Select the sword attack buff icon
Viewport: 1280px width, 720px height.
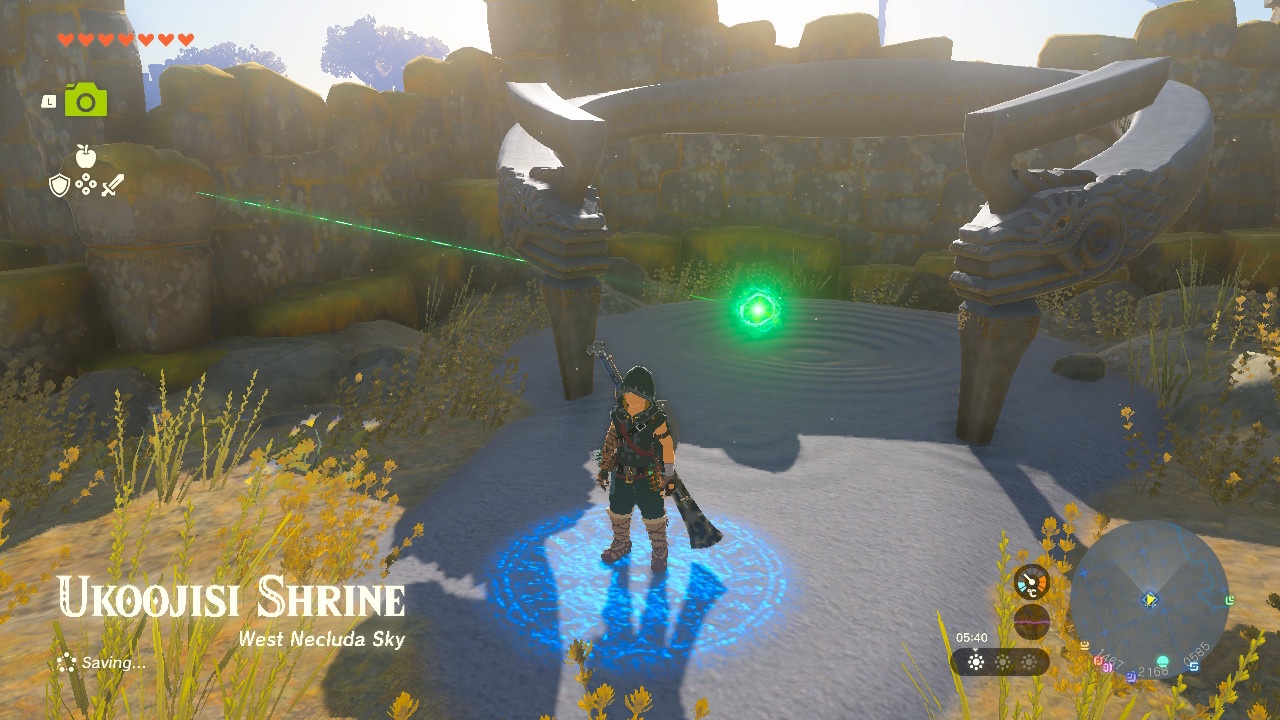113,185
